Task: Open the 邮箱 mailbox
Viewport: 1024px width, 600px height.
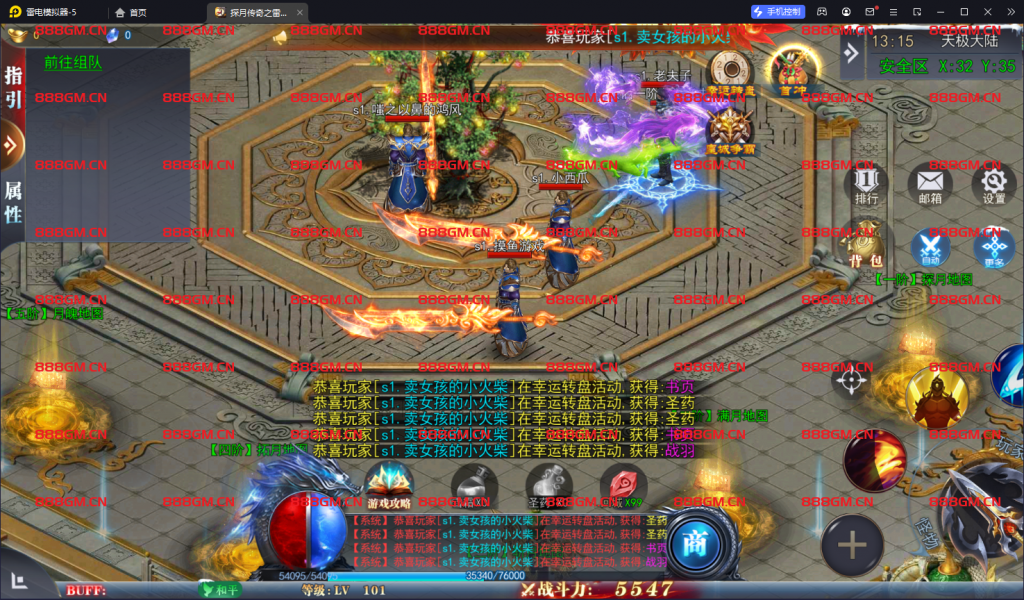Action: (x=929, y=184)
